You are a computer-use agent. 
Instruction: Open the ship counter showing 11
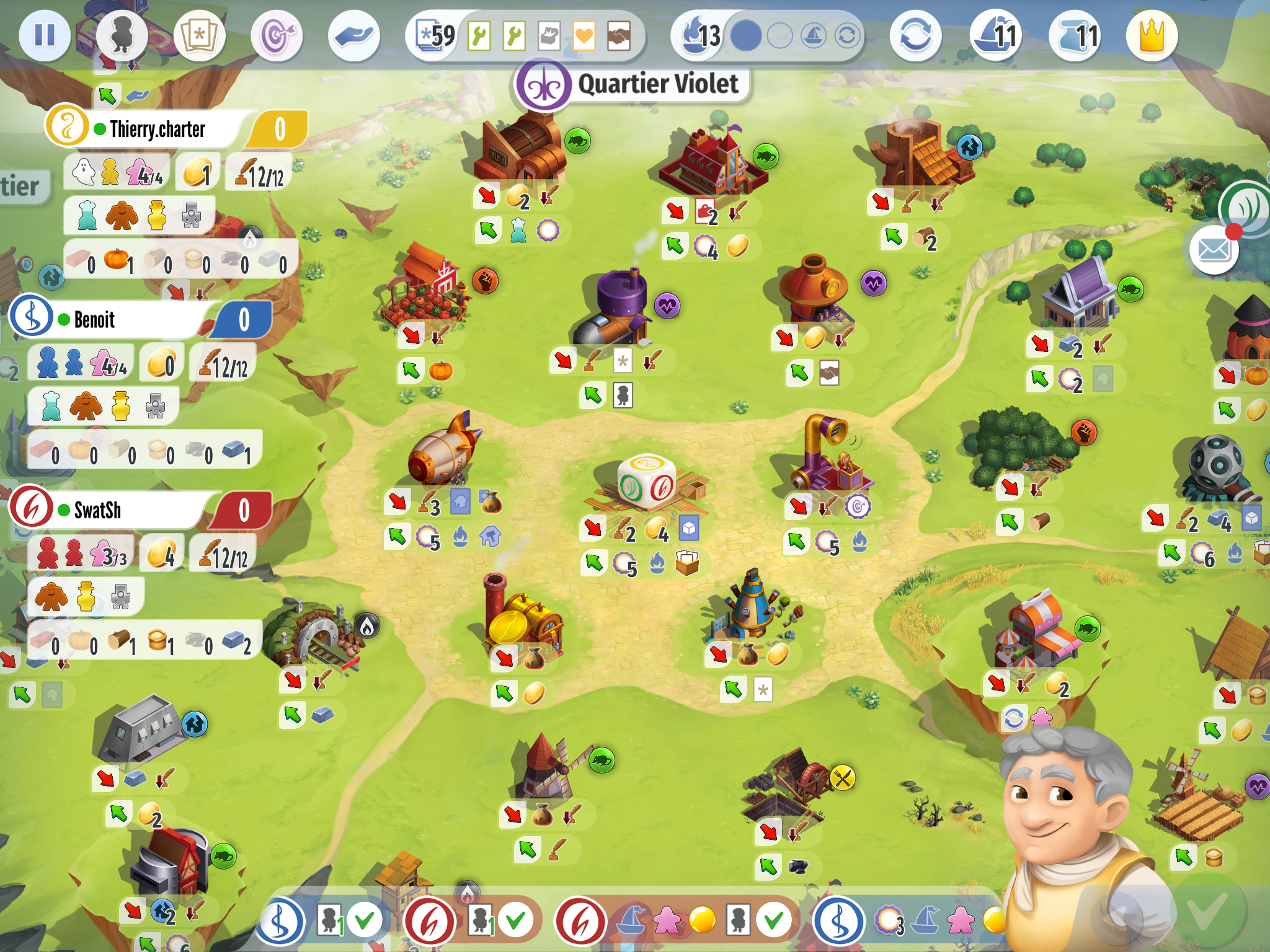(996, 35)
